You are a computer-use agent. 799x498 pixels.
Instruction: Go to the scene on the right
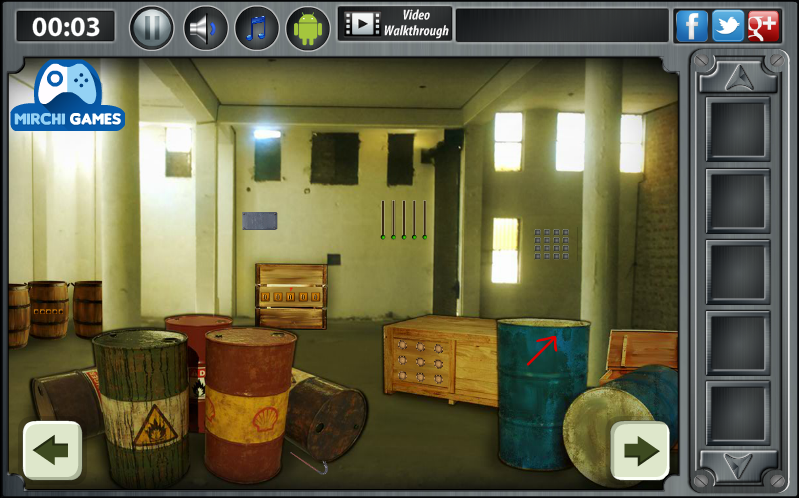pos(640,451)
